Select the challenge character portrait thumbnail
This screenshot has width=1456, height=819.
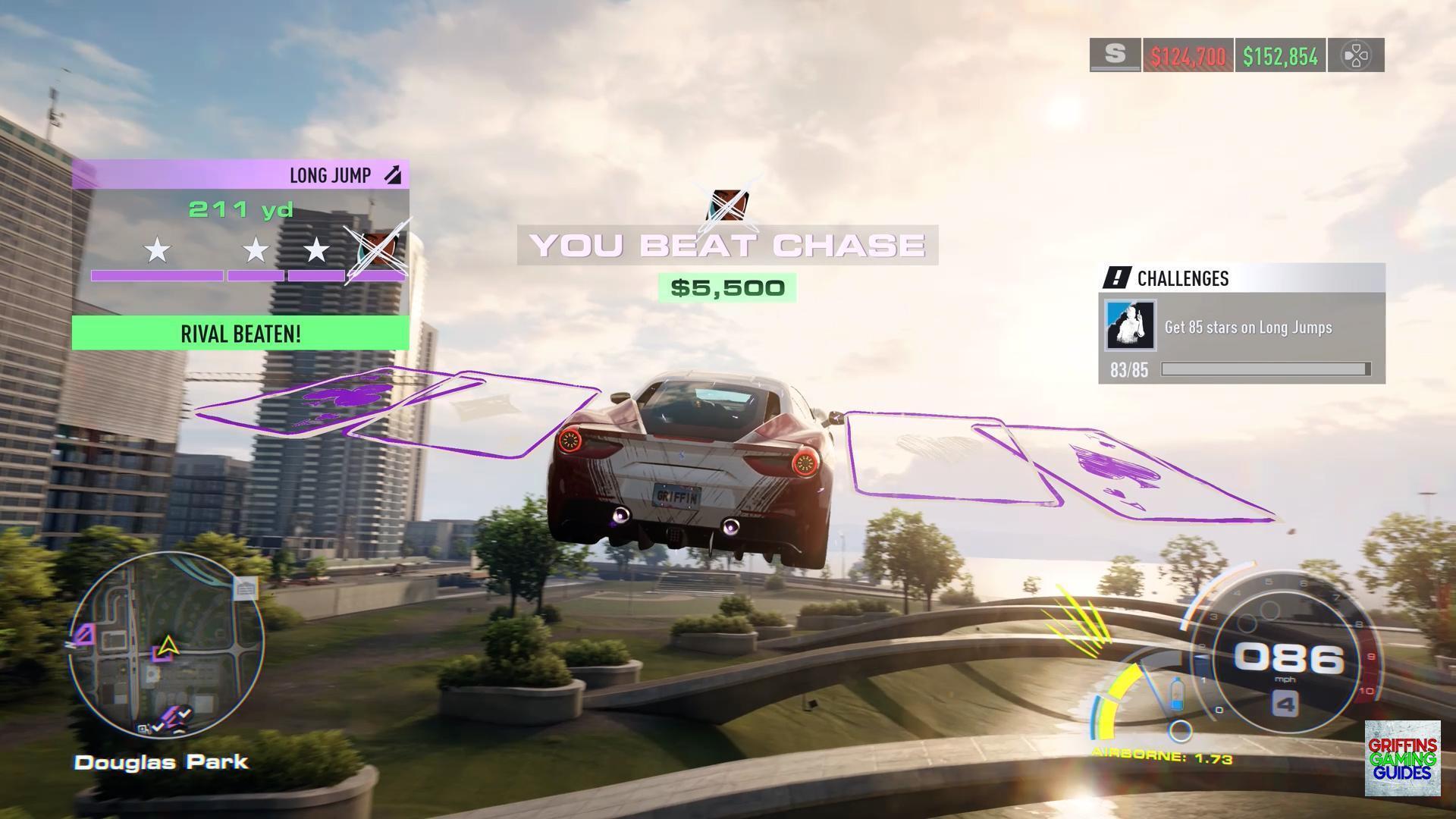point(1130,326)
